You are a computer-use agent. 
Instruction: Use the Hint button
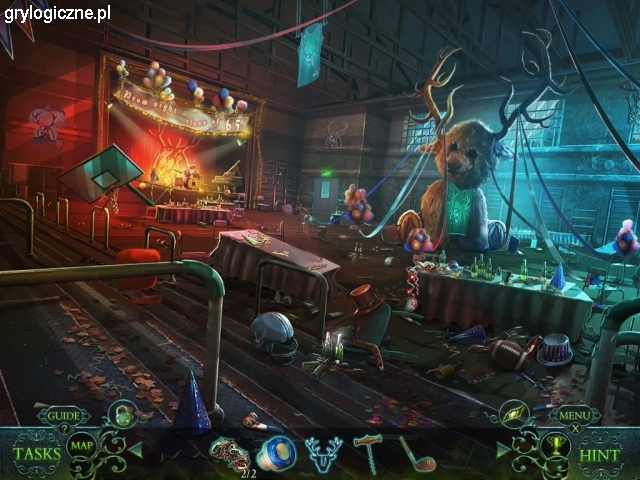click(602, 453)
